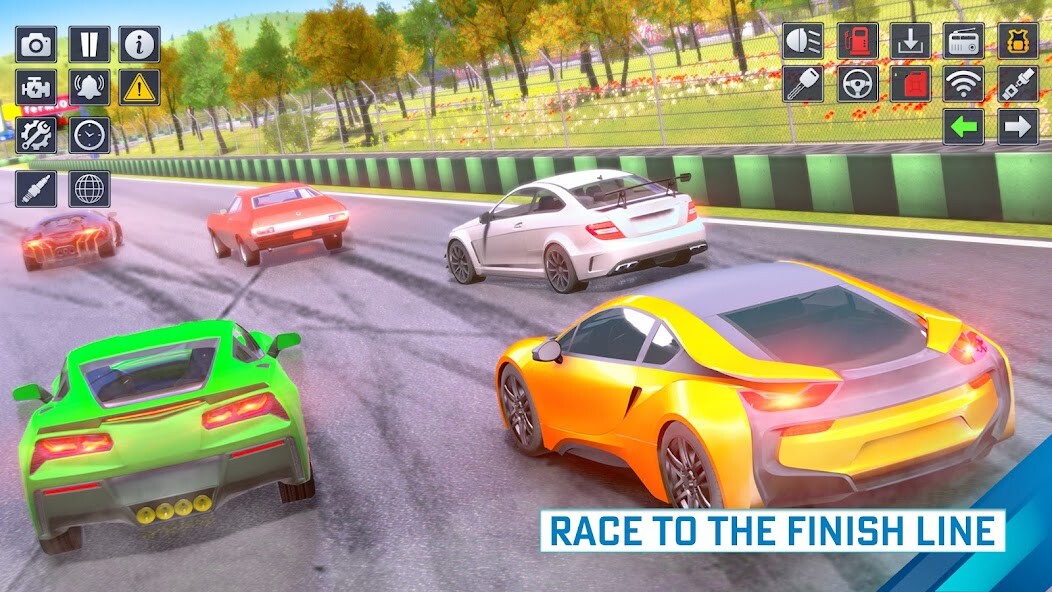The width and height of the screenshot is (1052, 592).
Task: Activate the alarm bell icon
Action: pos(89,87)
